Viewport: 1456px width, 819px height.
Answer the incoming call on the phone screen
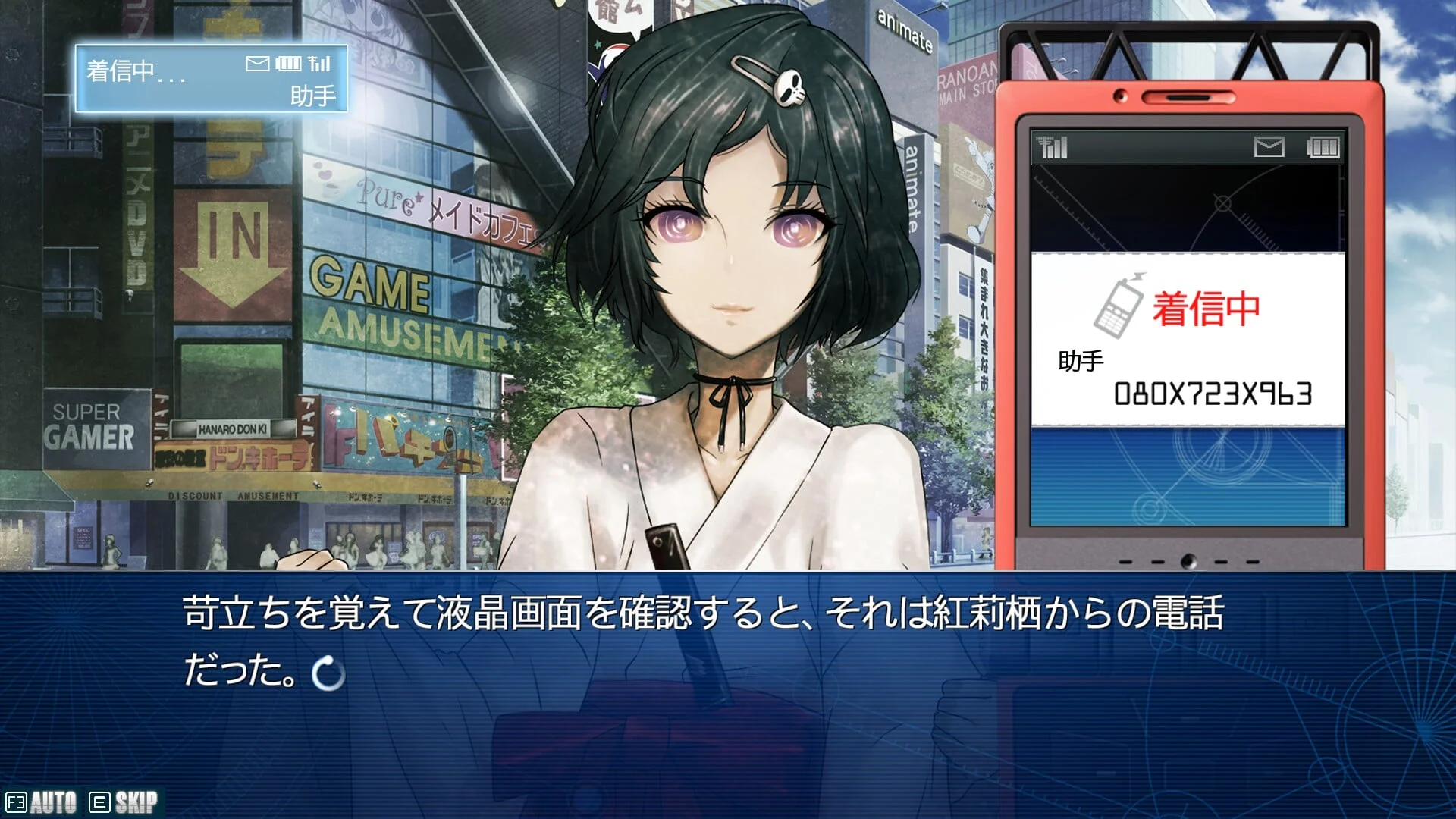tap(1188, 339)
